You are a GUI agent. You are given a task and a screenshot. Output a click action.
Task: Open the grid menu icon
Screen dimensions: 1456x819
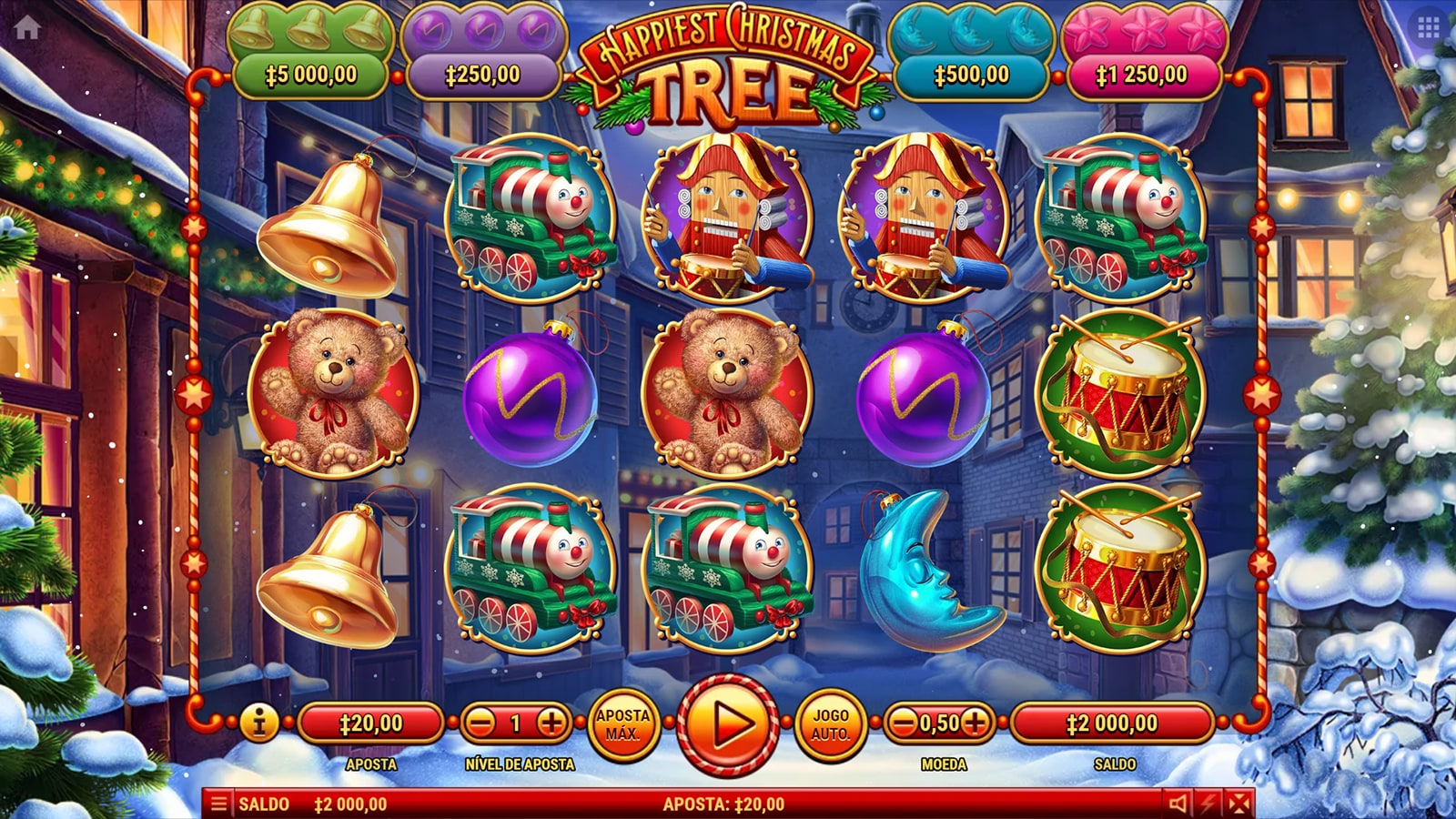tap(1428, 27)
